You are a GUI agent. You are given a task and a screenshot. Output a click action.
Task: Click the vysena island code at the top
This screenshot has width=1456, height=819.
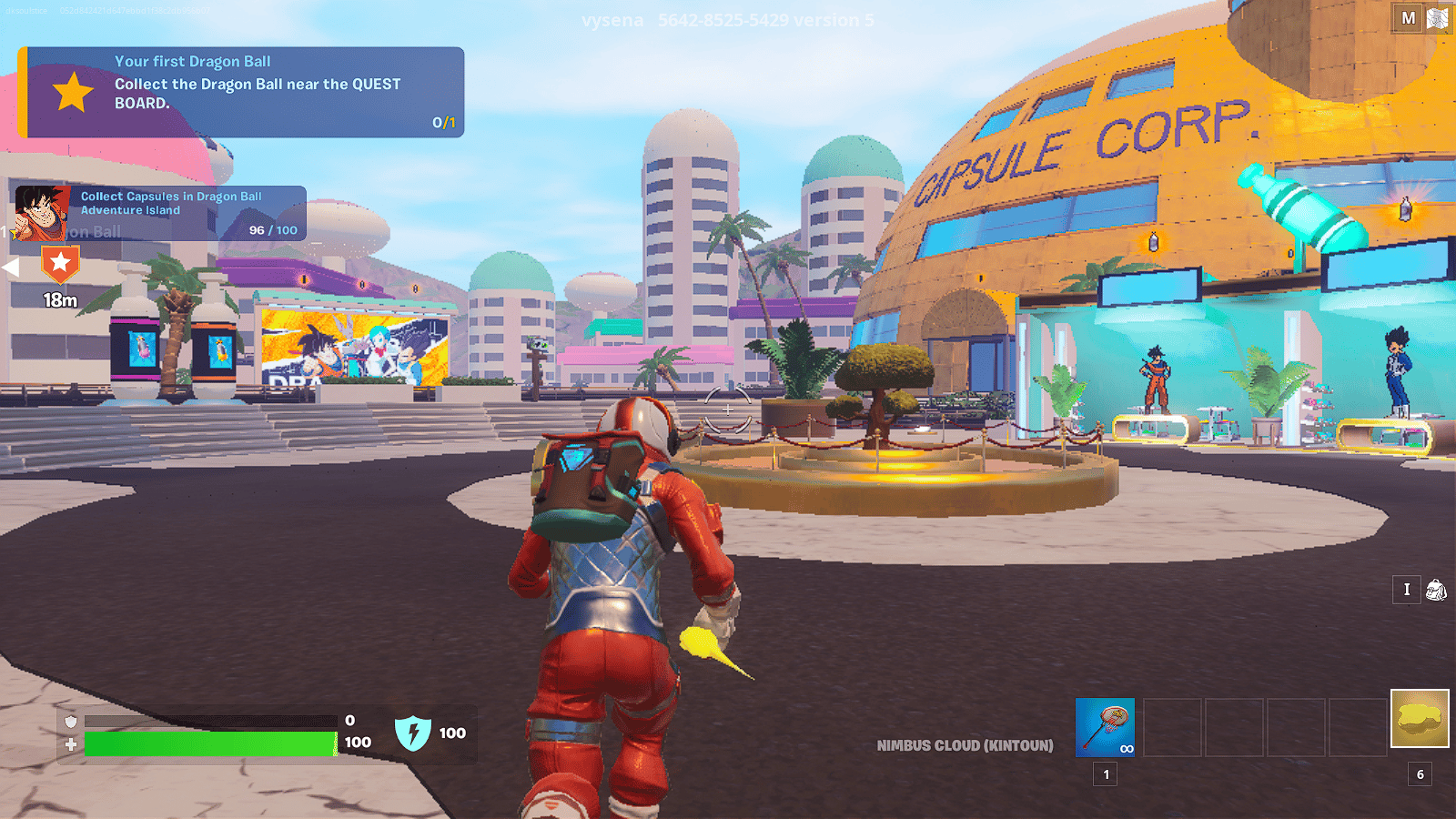(723, 20)
